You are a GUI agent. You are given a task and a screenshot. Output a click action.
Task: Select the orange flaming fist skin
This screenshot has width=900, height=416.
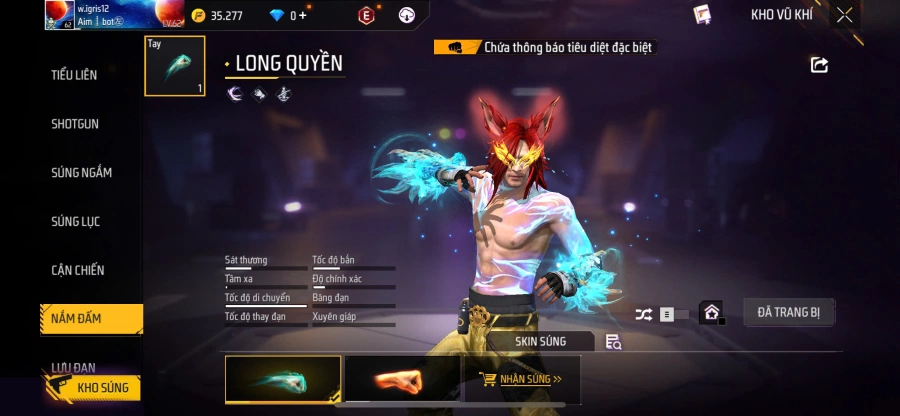[x=403, y=380]
